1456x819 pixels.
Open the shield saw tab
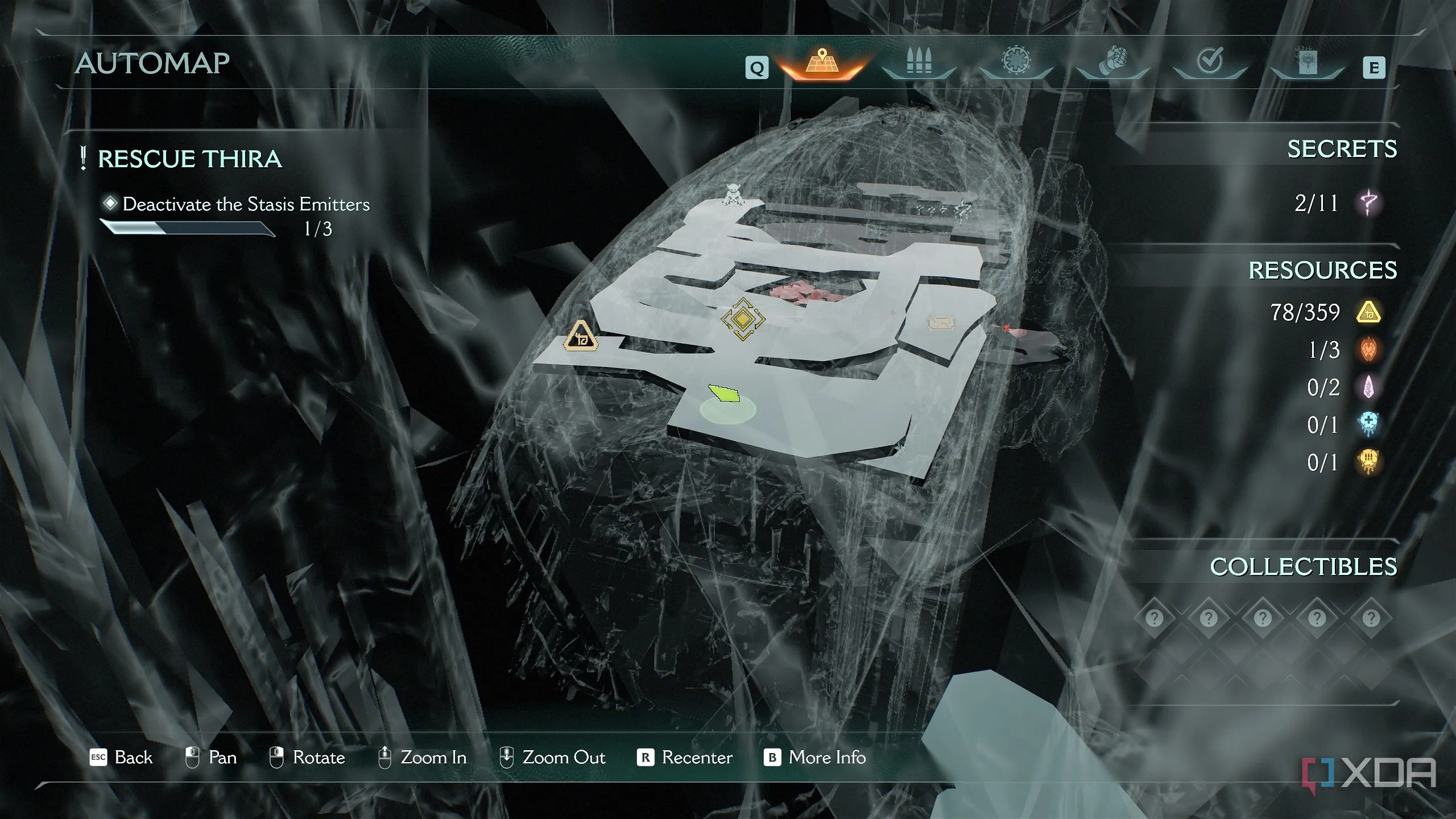click(x=1016, y=63)
